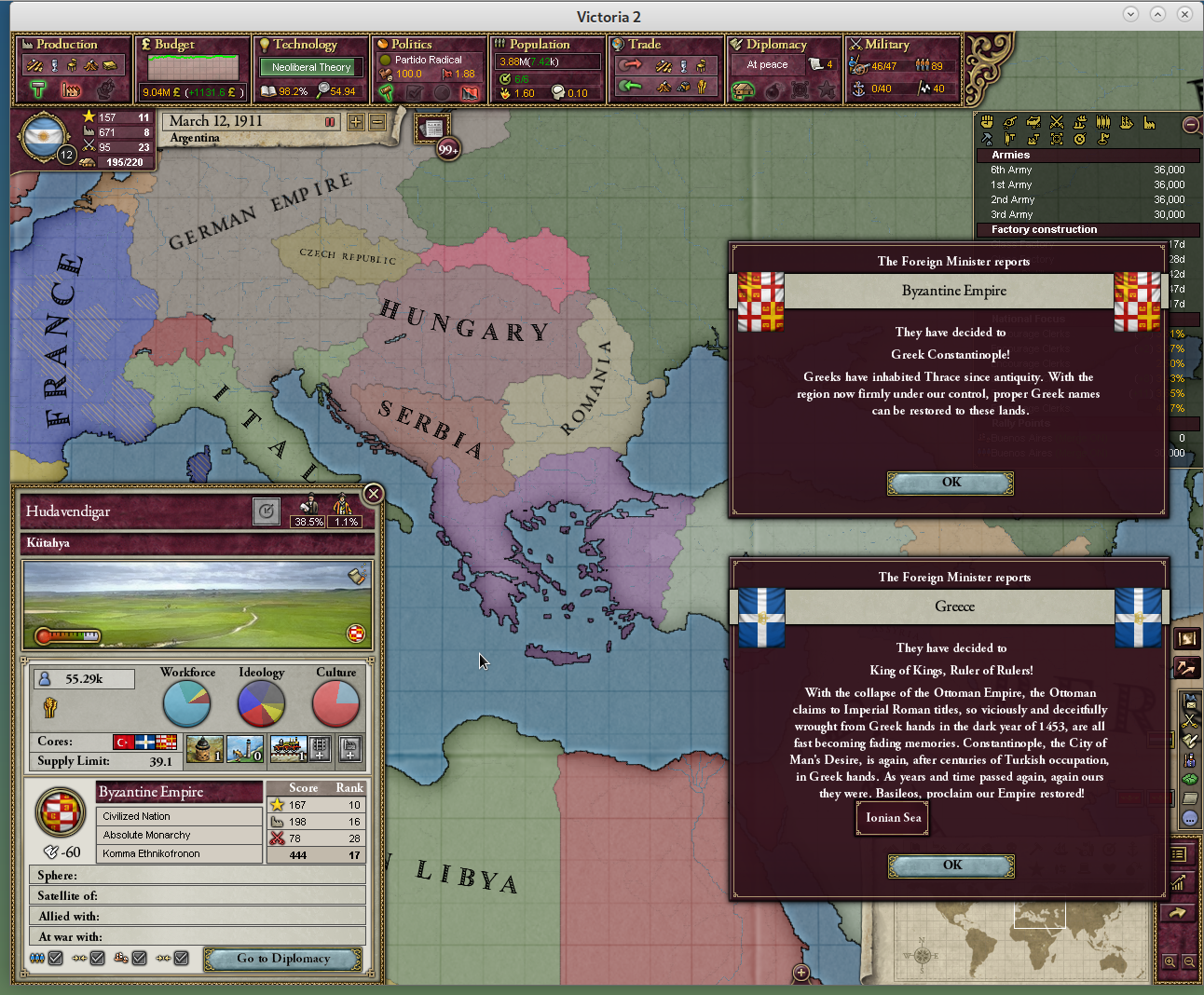Go to Diplomacy from province panel
This screenshot has width=1204, height=995.
pyautogui.click(x=283, y=959)
